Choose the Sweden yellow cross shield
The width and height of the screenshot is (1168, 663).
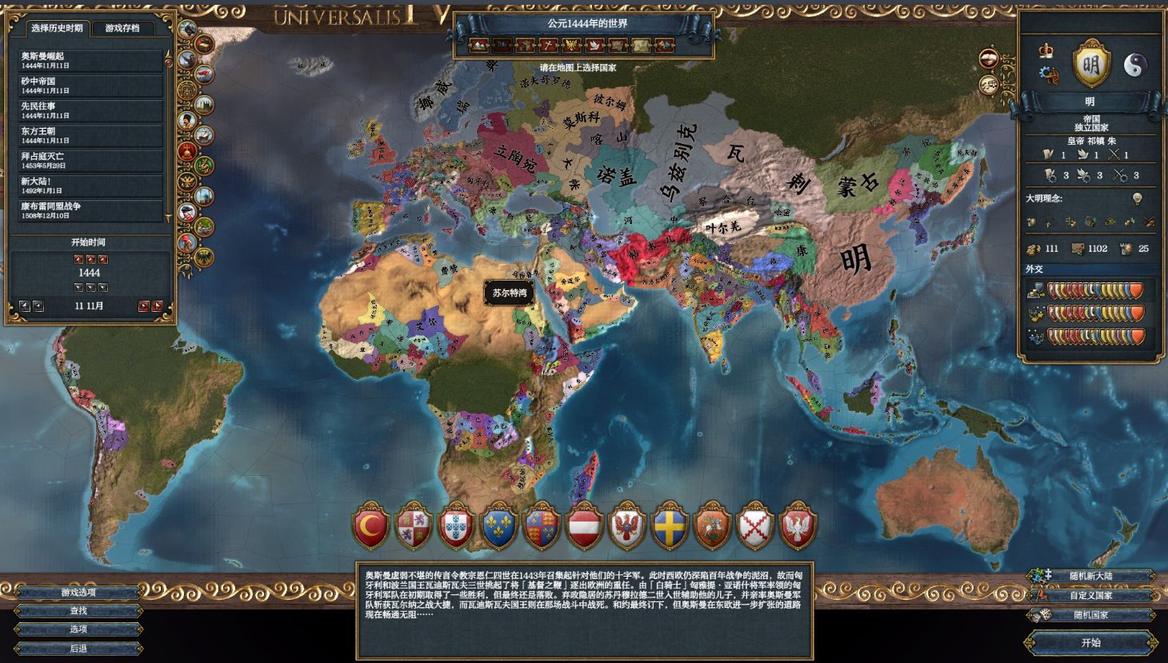pyautogui.click(x=669, y=527)
